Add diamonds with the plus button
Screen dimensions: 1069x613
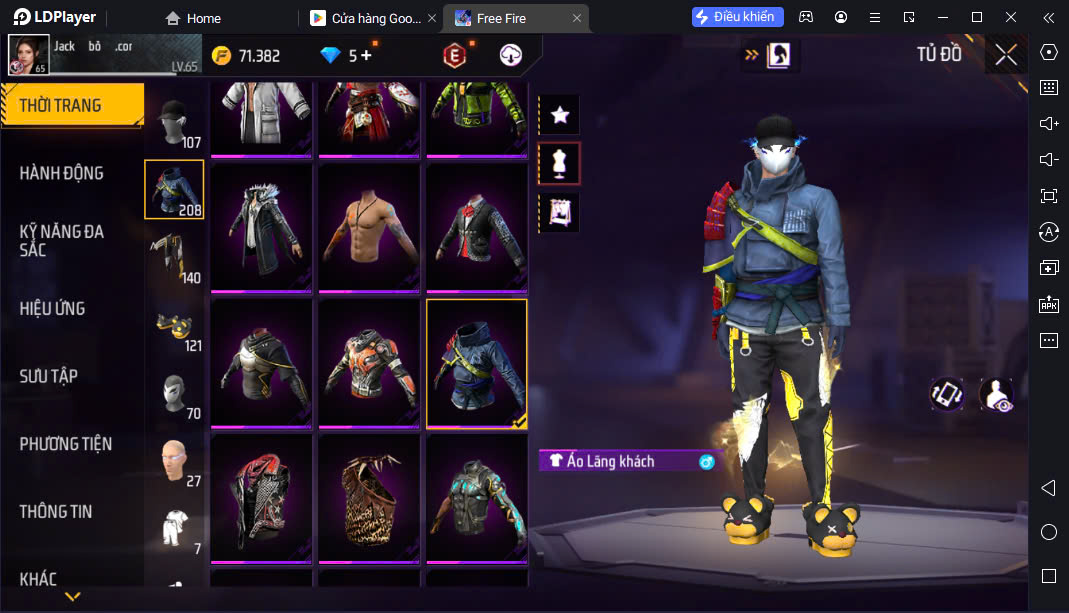click(366, 56)
